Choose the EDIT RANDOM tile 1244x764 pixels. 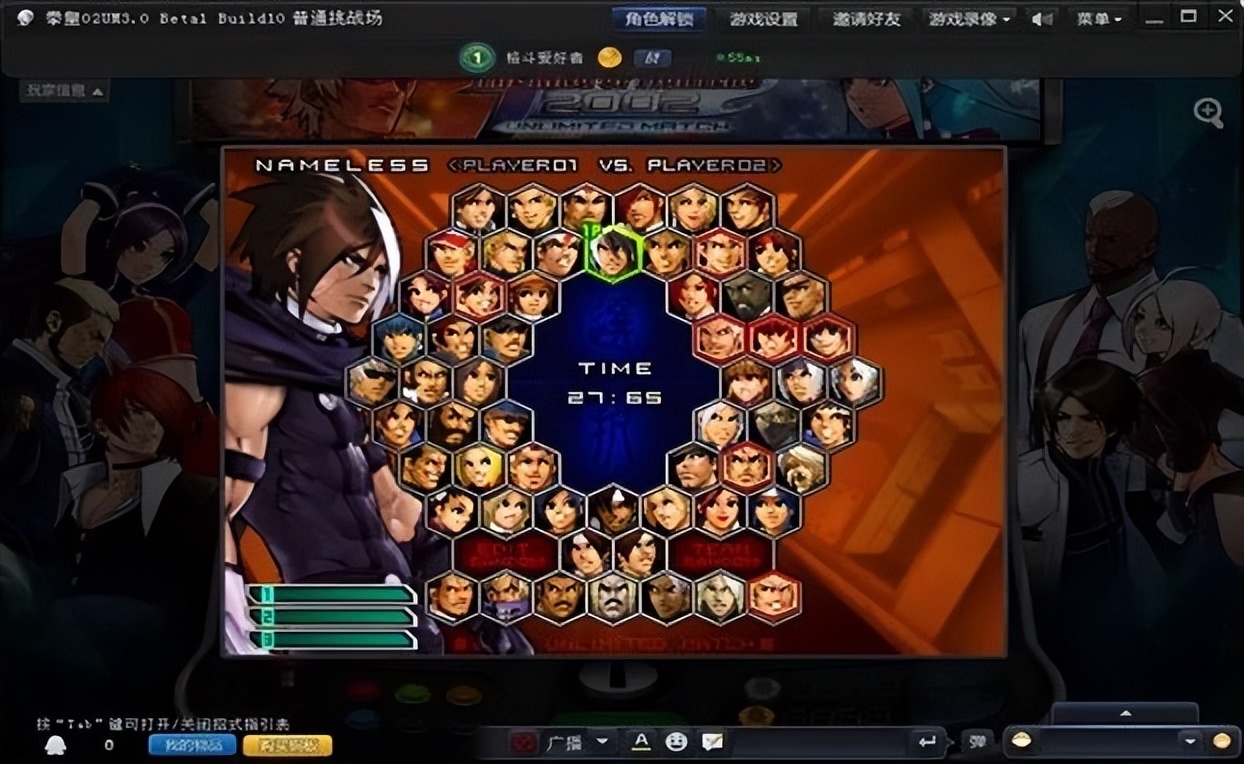coord(505,554)
